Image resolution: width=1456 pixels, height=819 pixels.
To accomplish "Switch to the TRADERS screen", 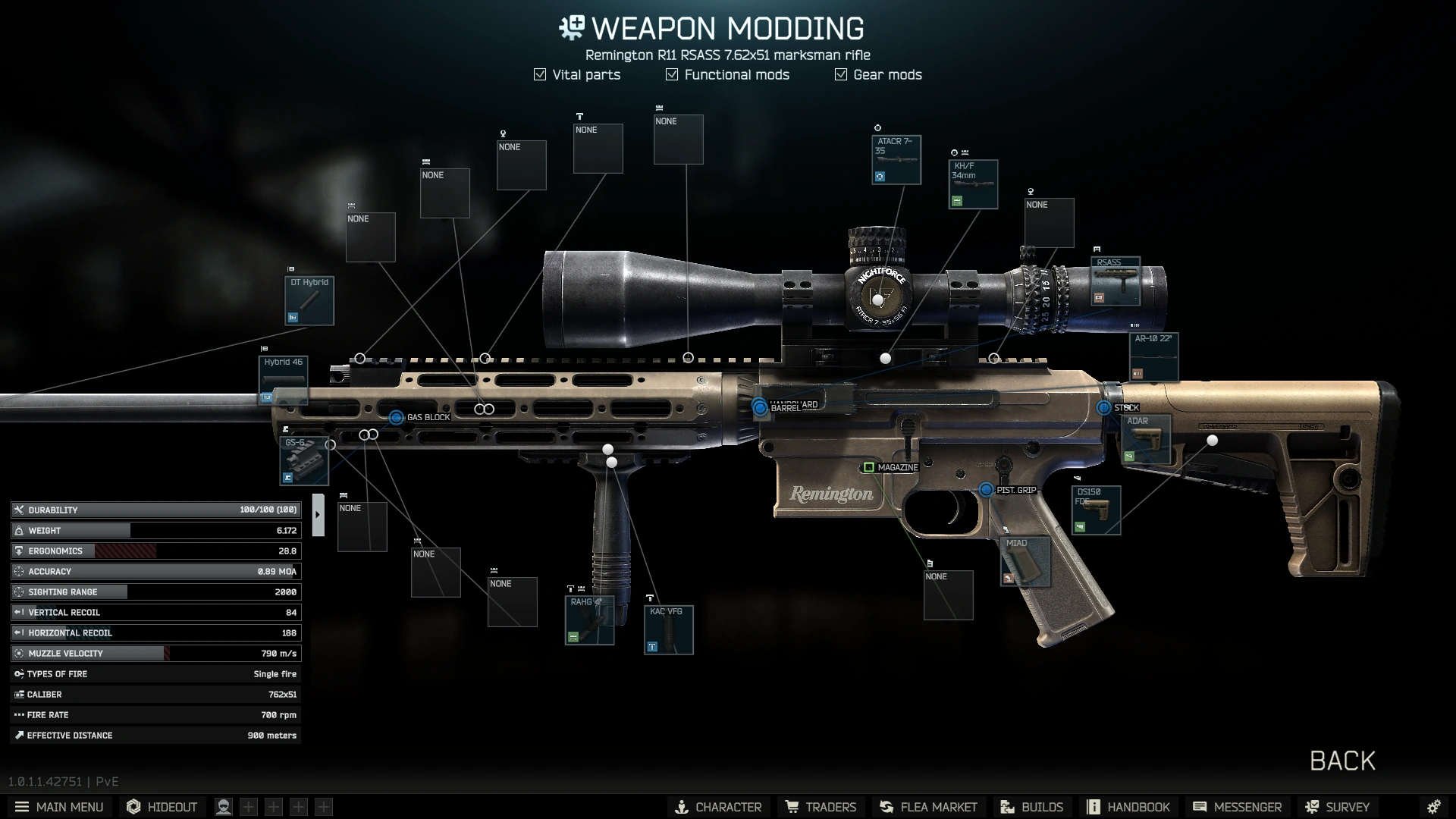I will (x=821, y=807).
